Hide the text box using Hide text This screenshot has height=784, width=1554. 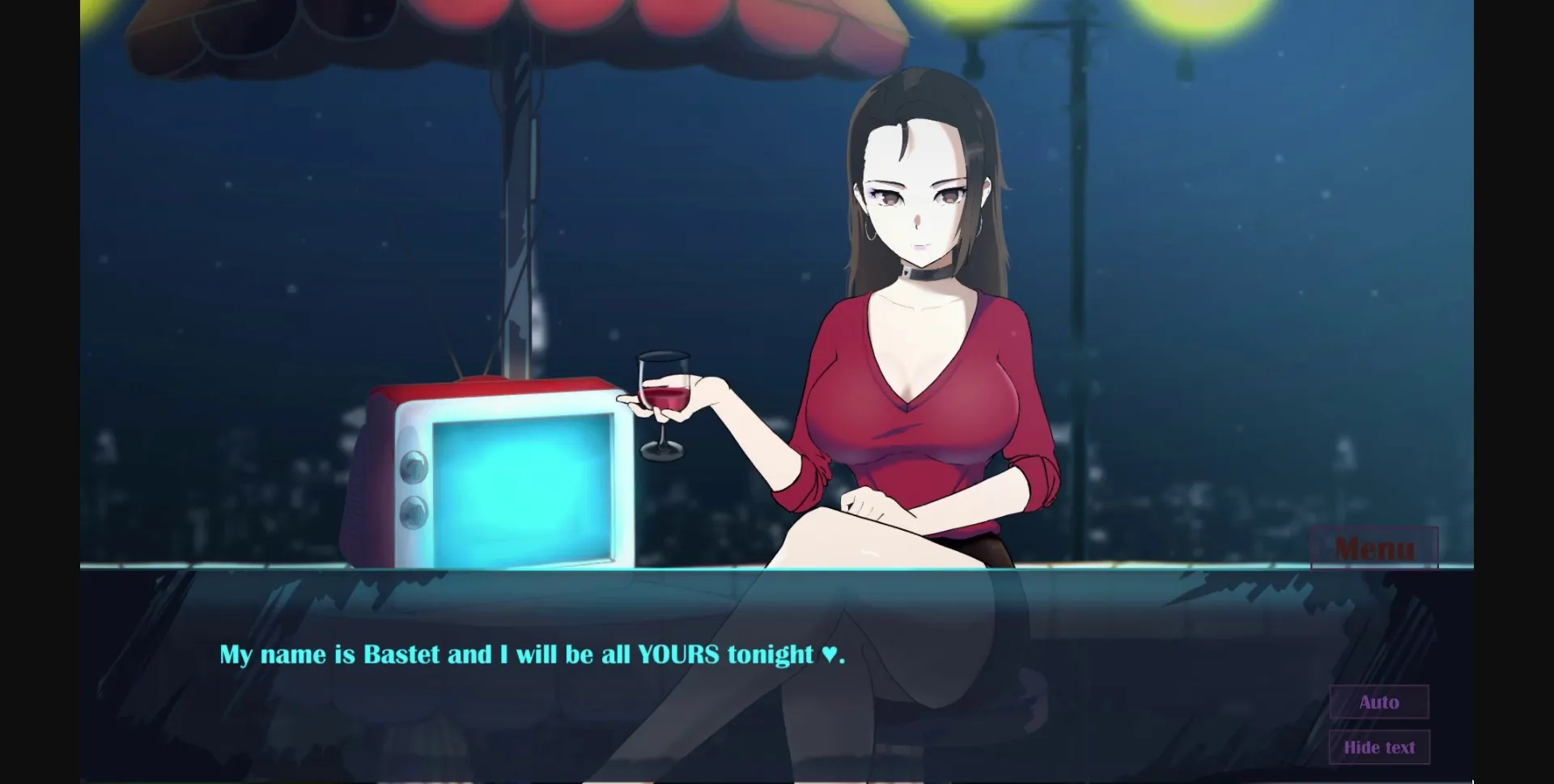pyautogui.click(x=1379, y=747)
